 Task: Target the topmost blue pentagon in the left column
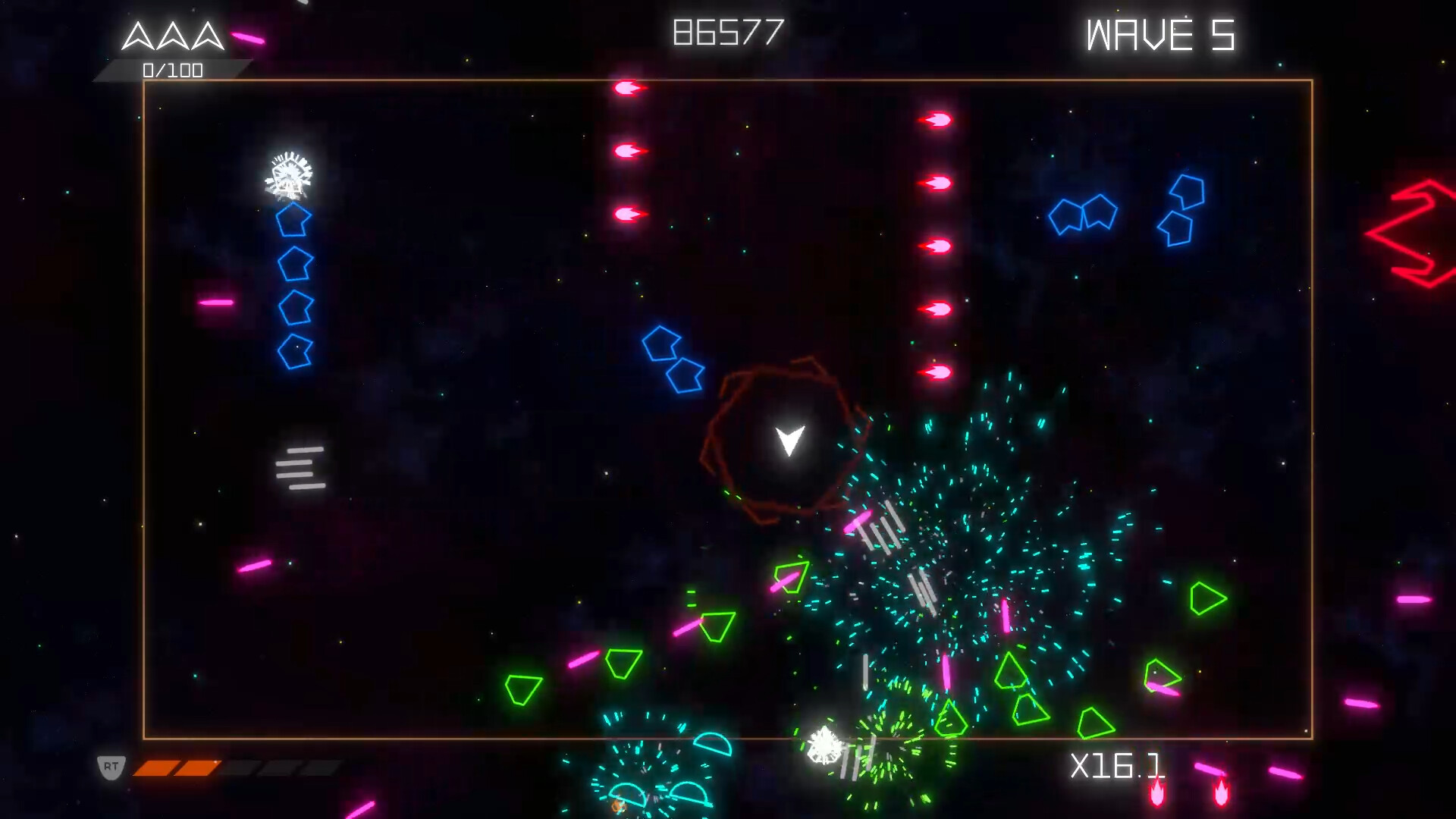point(292,221)
